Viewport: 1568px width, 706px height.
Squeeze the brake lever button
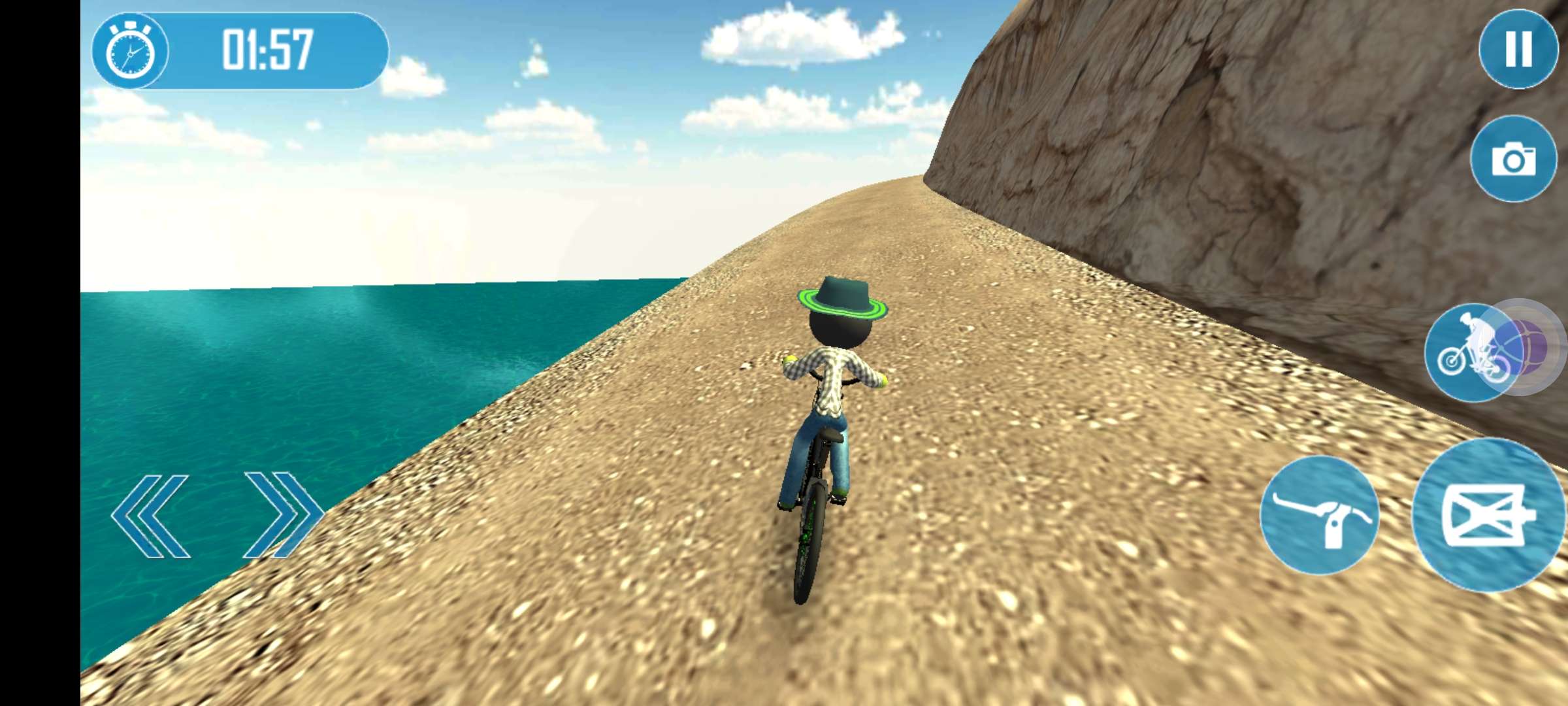click(1319, 515)
